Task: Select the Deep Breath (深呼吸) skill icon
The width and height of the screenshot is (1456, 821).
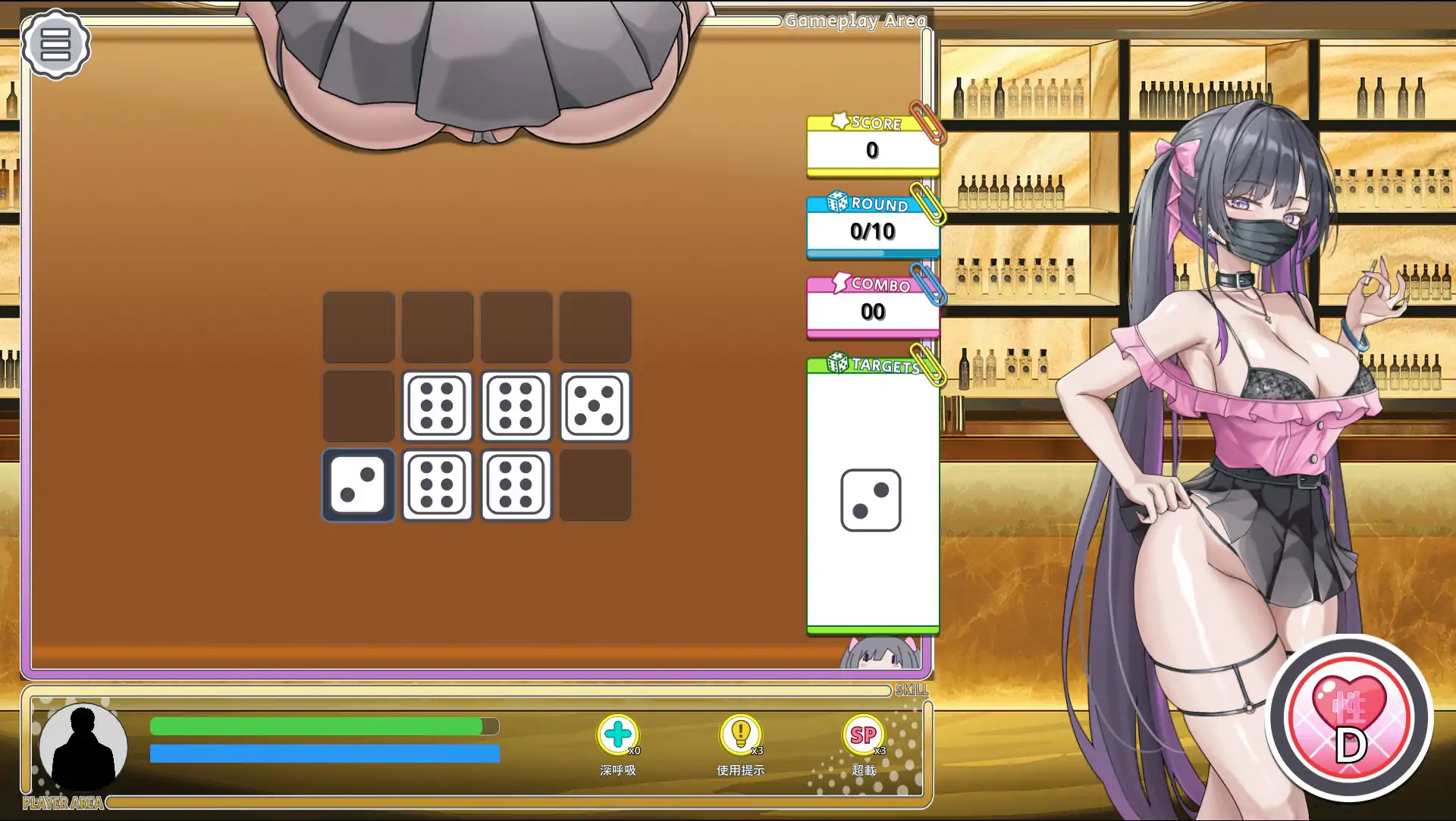Action: tap(619, 734)
